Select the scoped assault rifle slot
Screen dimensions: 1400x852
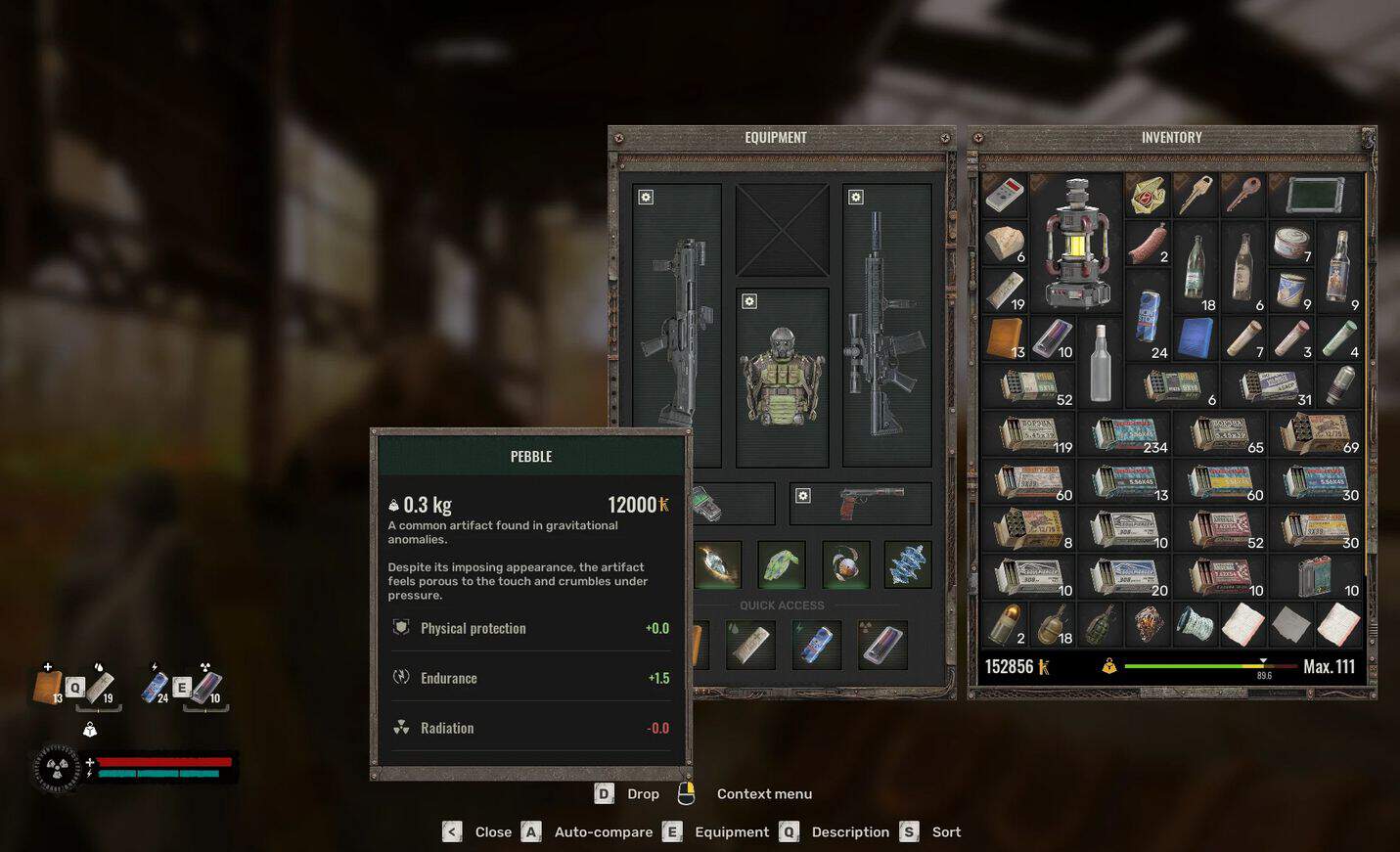886,323
